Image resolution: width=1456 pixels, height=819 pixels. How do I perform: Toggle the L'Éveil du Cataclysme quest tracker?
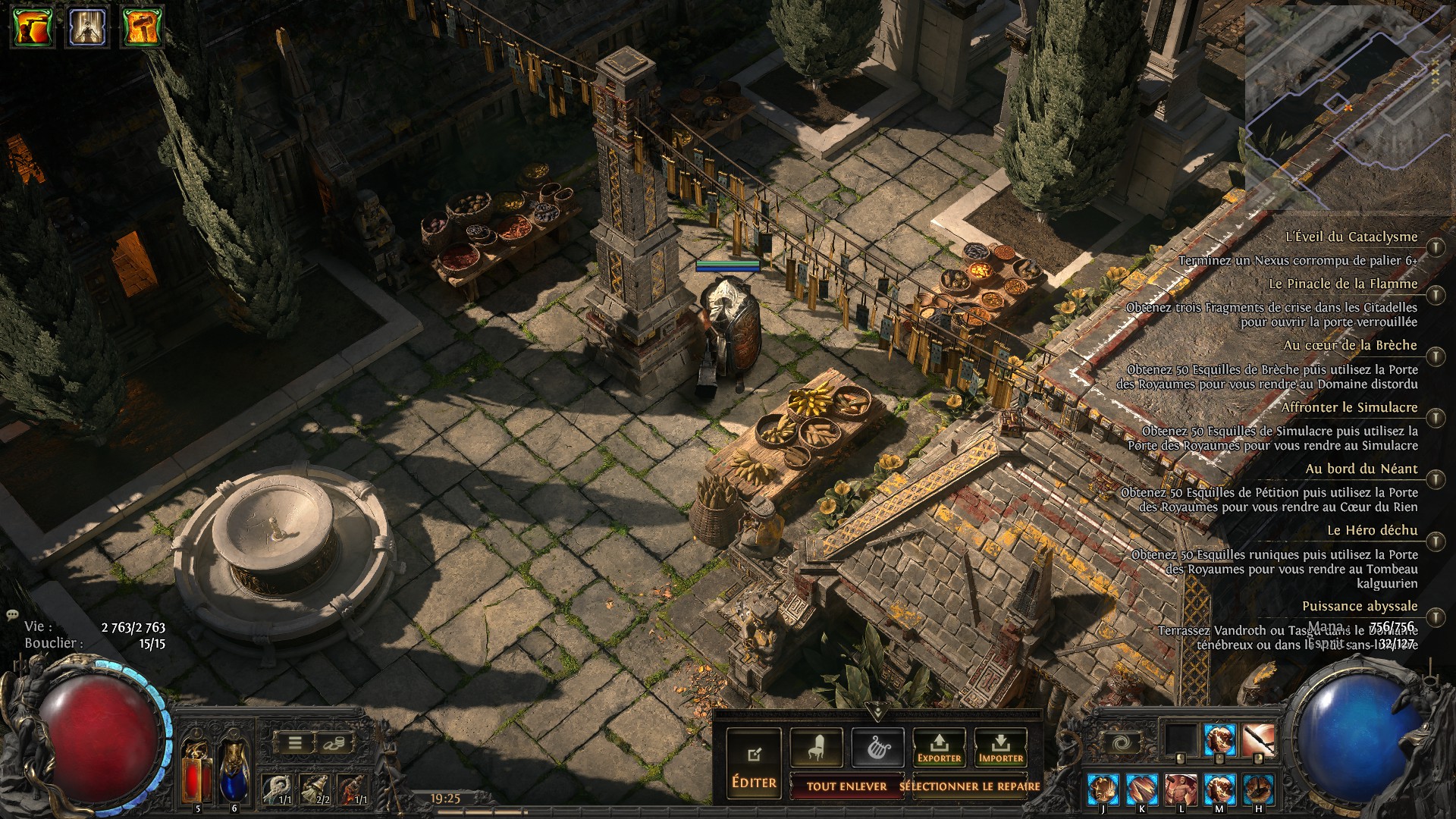tap(1435, 247)
